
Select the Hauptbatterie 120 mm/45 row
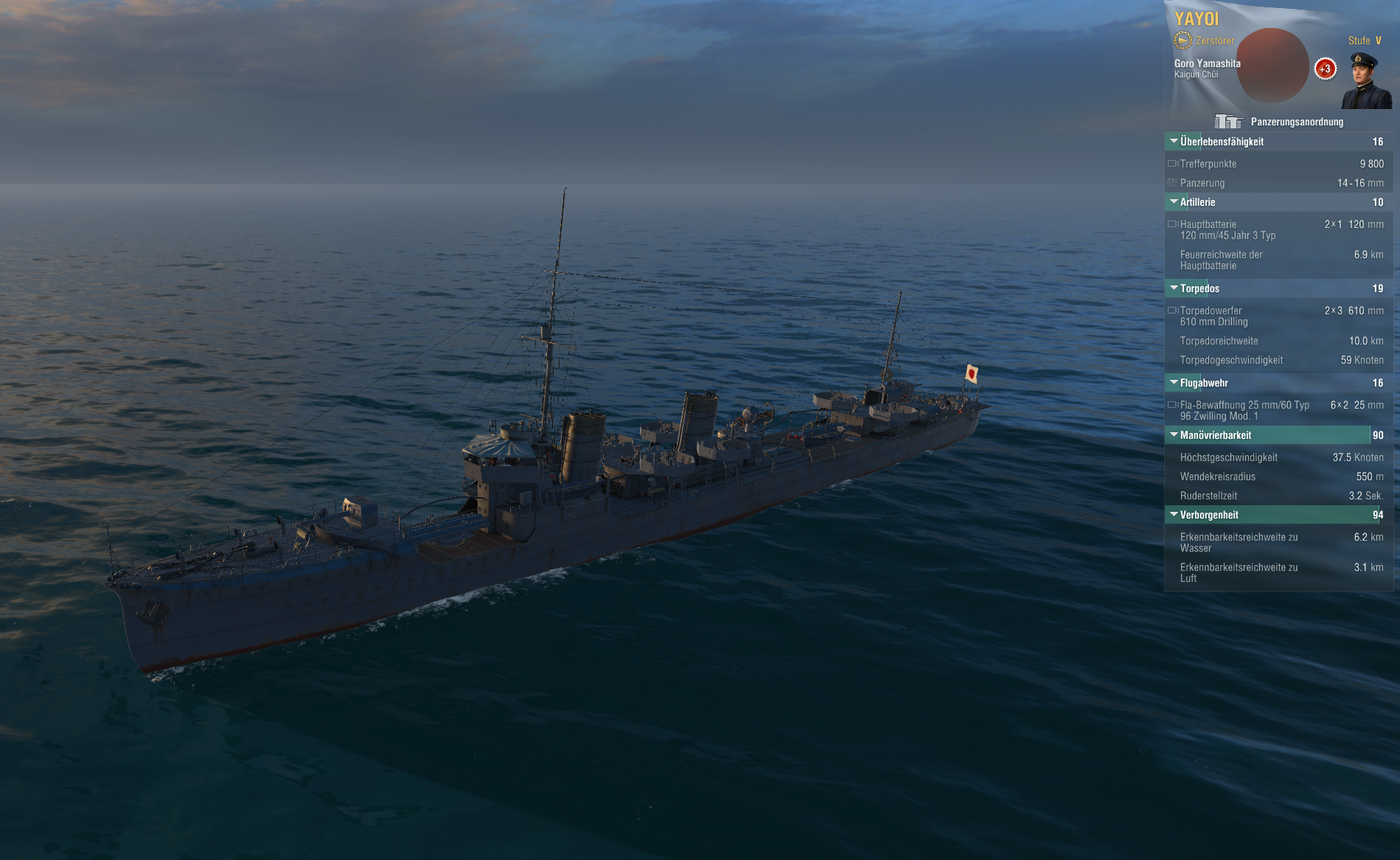click(x=1277, y=230)
